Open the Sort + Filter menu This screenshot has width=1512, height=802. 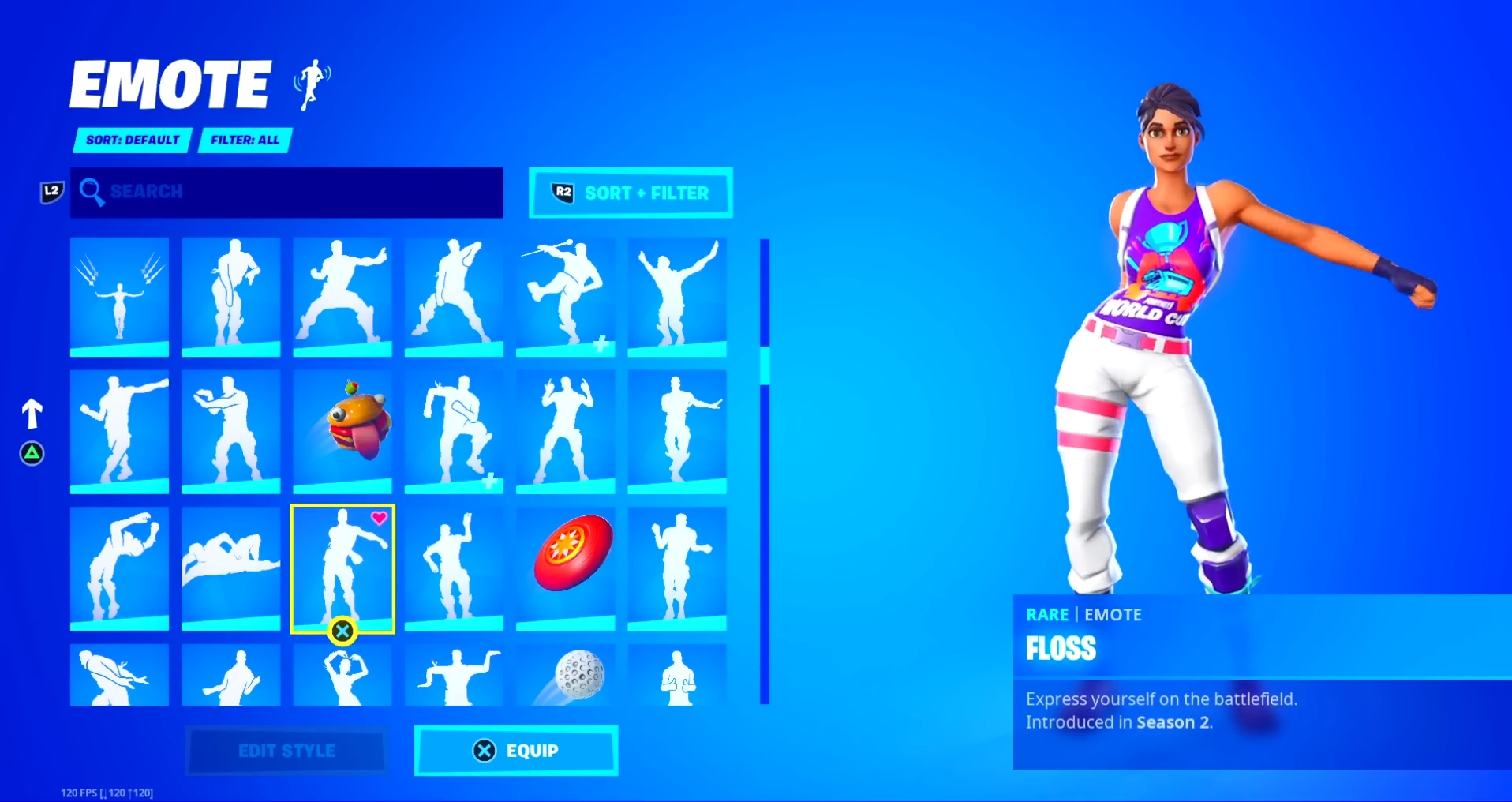pyautogui.click(x=630, y=193)
